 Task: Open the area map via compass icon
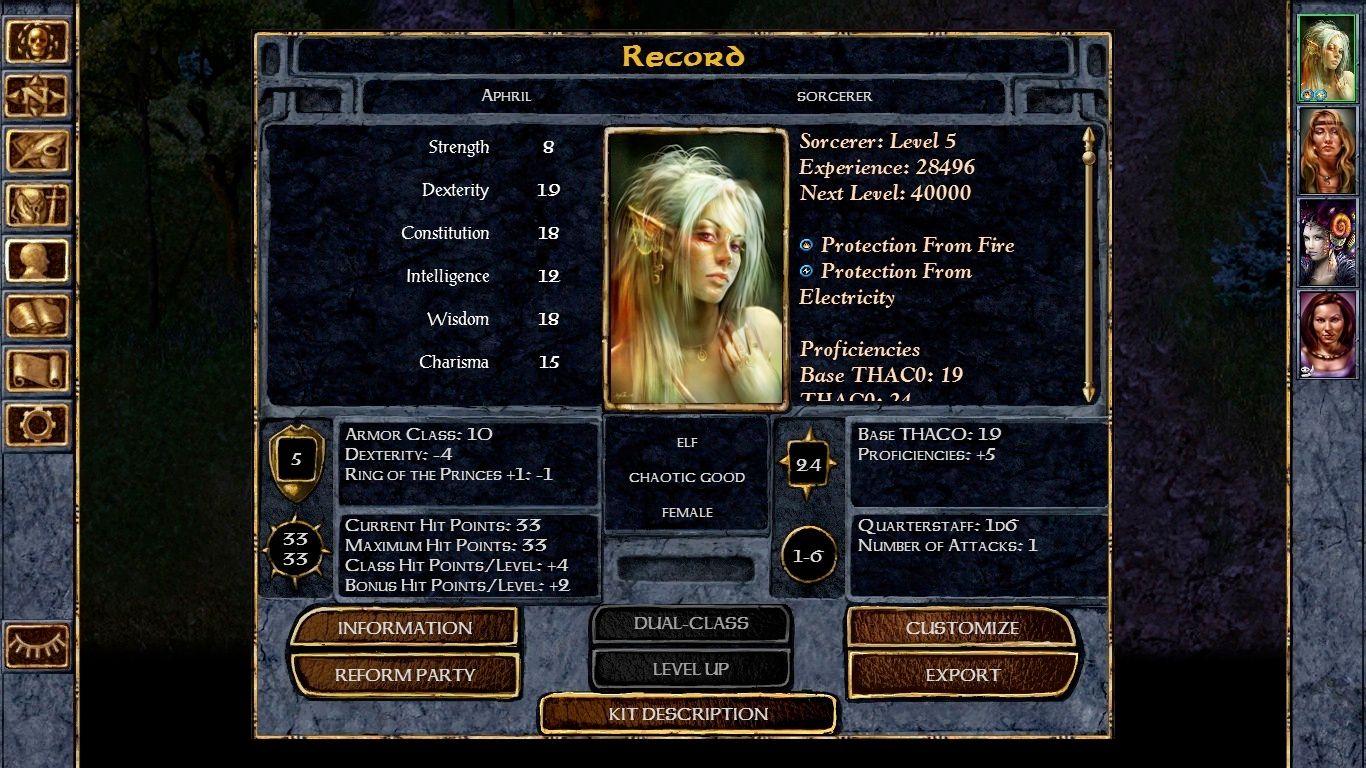pyautogui.click(x=37, y=96)
